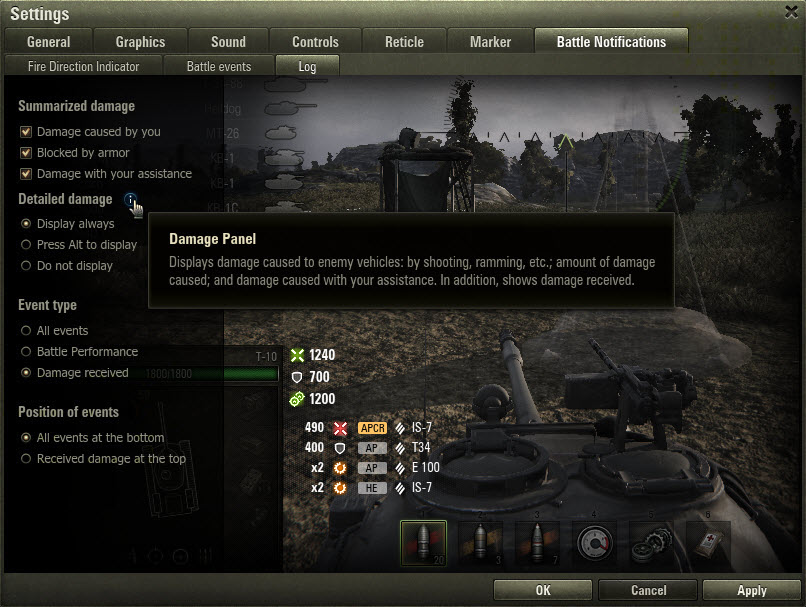Cancel the settings changes
The image size is (806, 607).
tap(648, 590)
